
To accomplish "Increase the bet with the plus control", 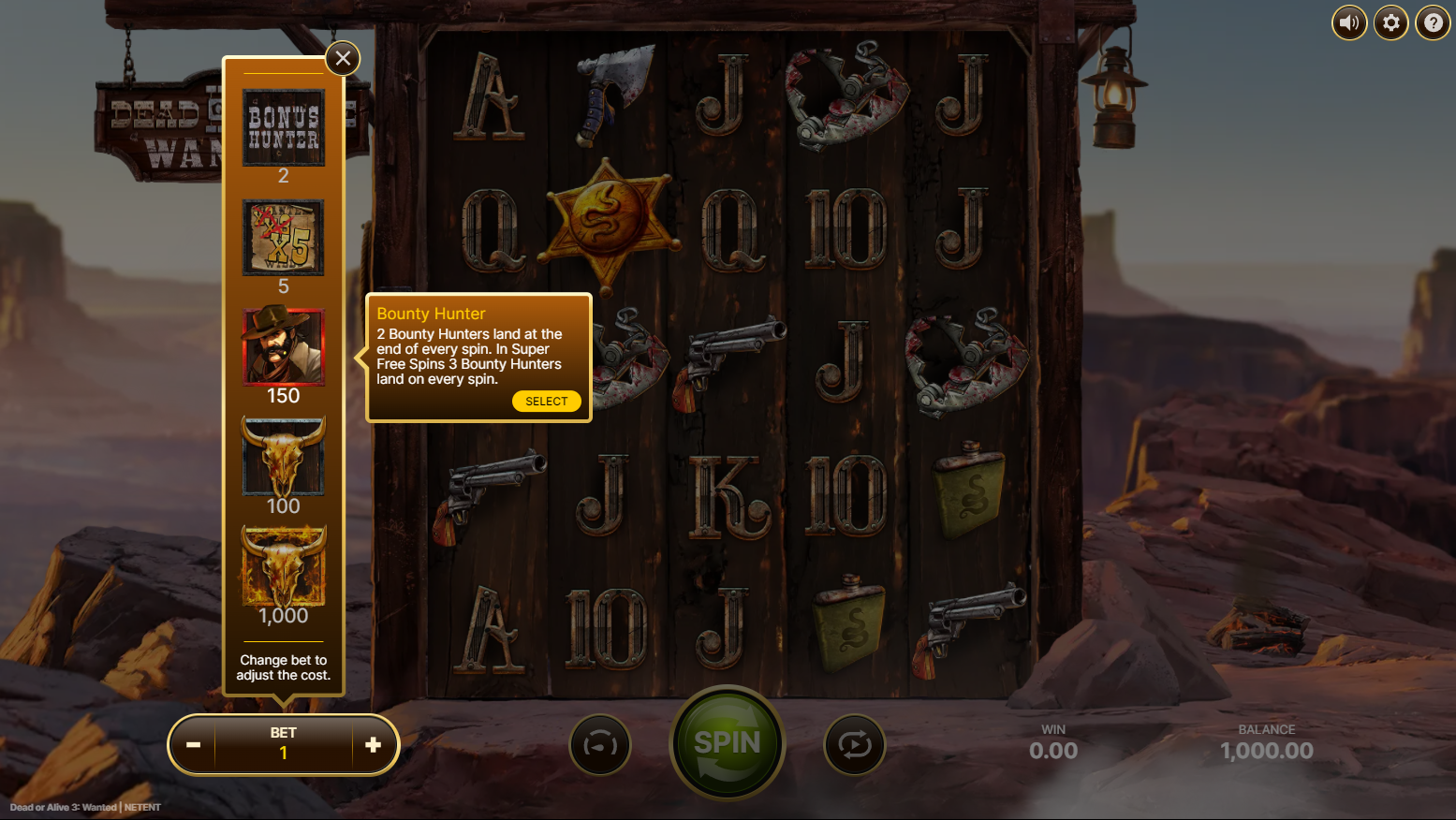I will 374,744.
